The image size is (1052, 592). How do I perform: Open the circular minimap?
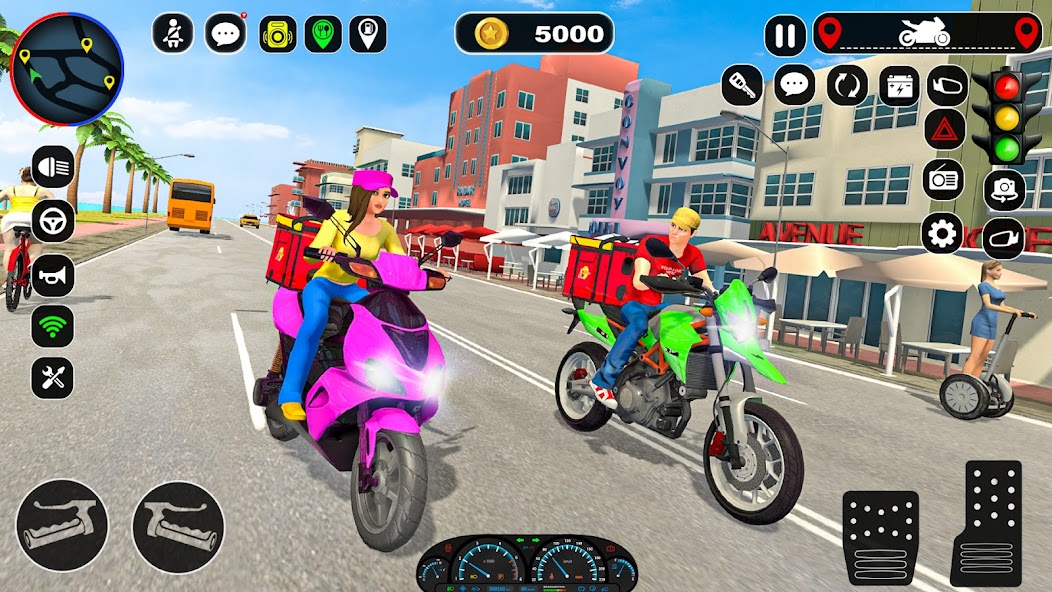66,68
